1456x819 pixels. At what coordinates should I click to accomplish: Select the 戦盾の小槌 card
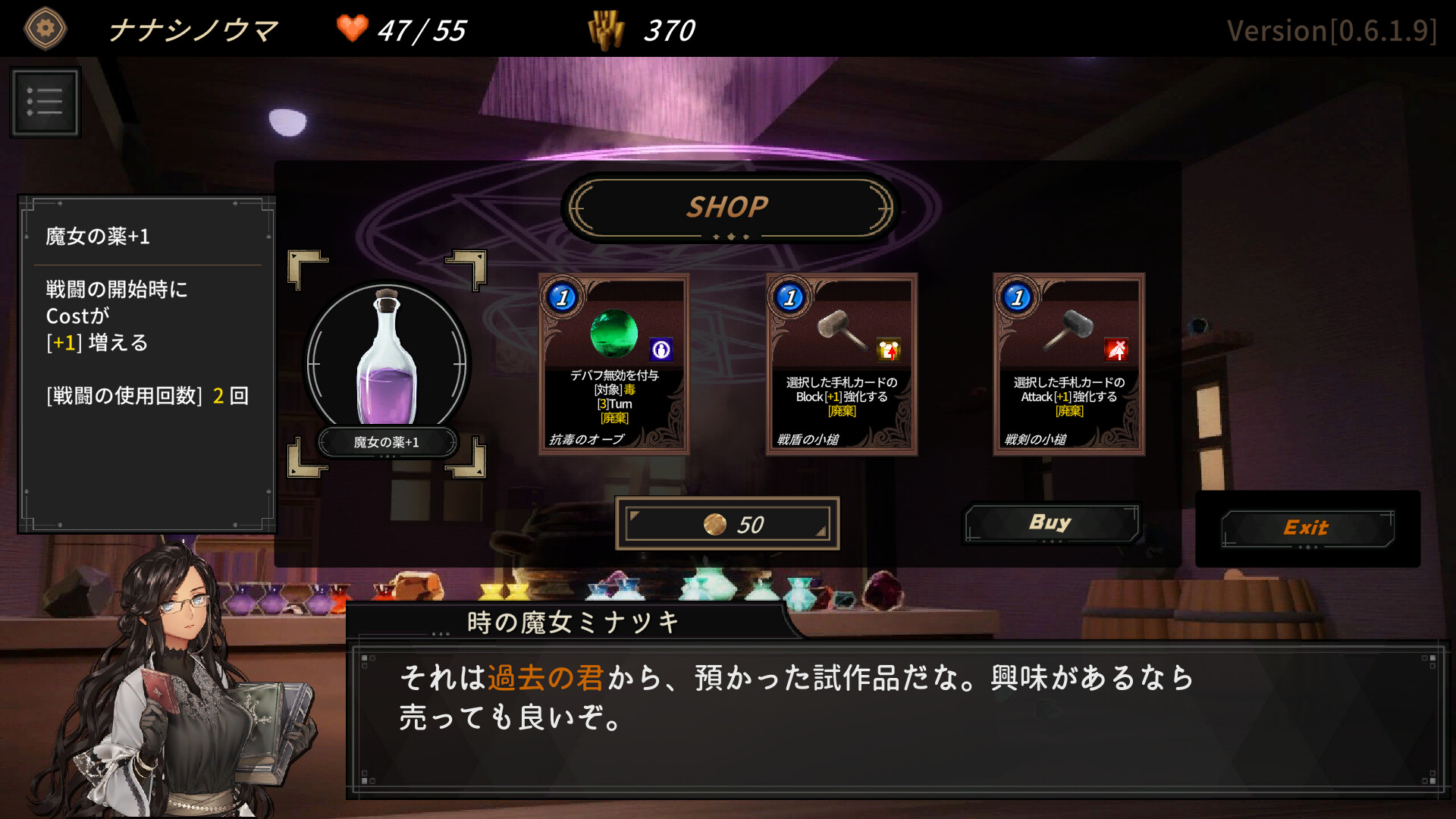coord(842,364)
